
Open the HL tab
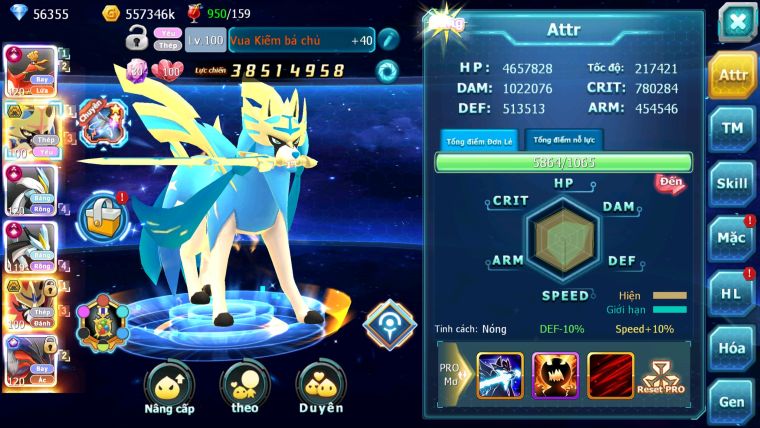click(x=732, y=293)
